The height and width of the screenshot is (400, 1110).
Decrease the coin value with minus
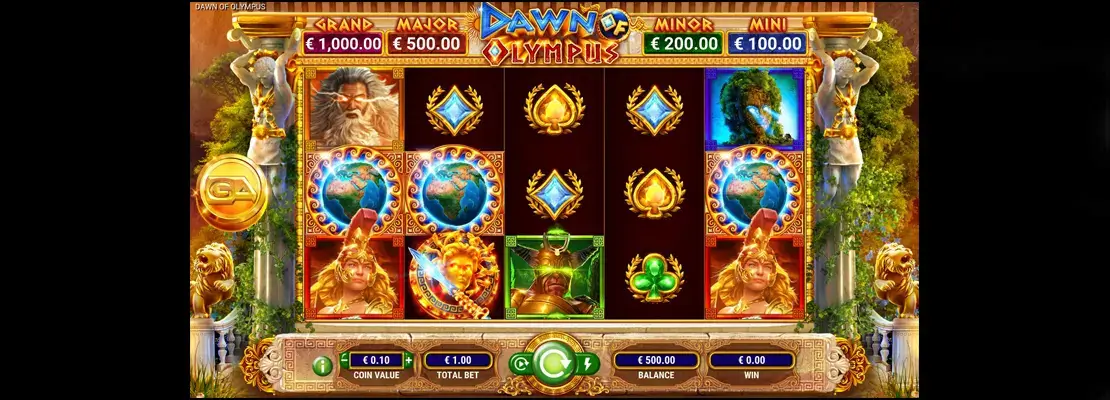pos(345,359)
